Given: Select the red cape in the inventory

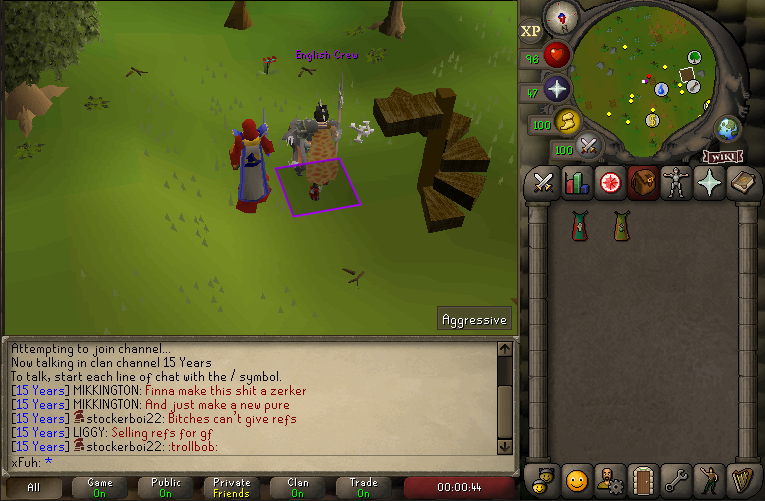Looking at the screenshot, I should coord(578,226).
